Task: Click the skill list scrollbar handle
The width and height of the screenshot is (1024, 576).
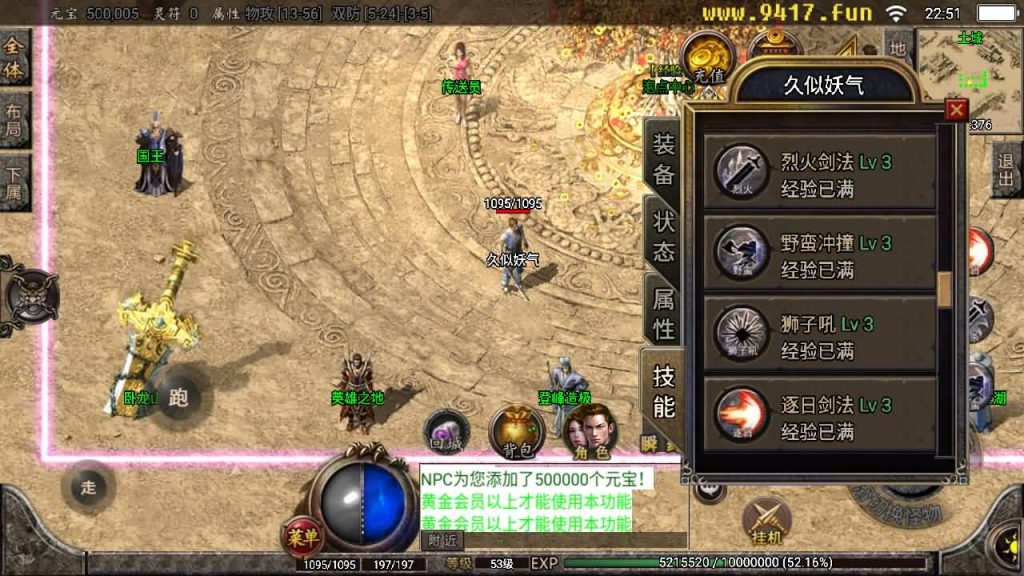Action: pyautogui.click(x=944, y=288)
